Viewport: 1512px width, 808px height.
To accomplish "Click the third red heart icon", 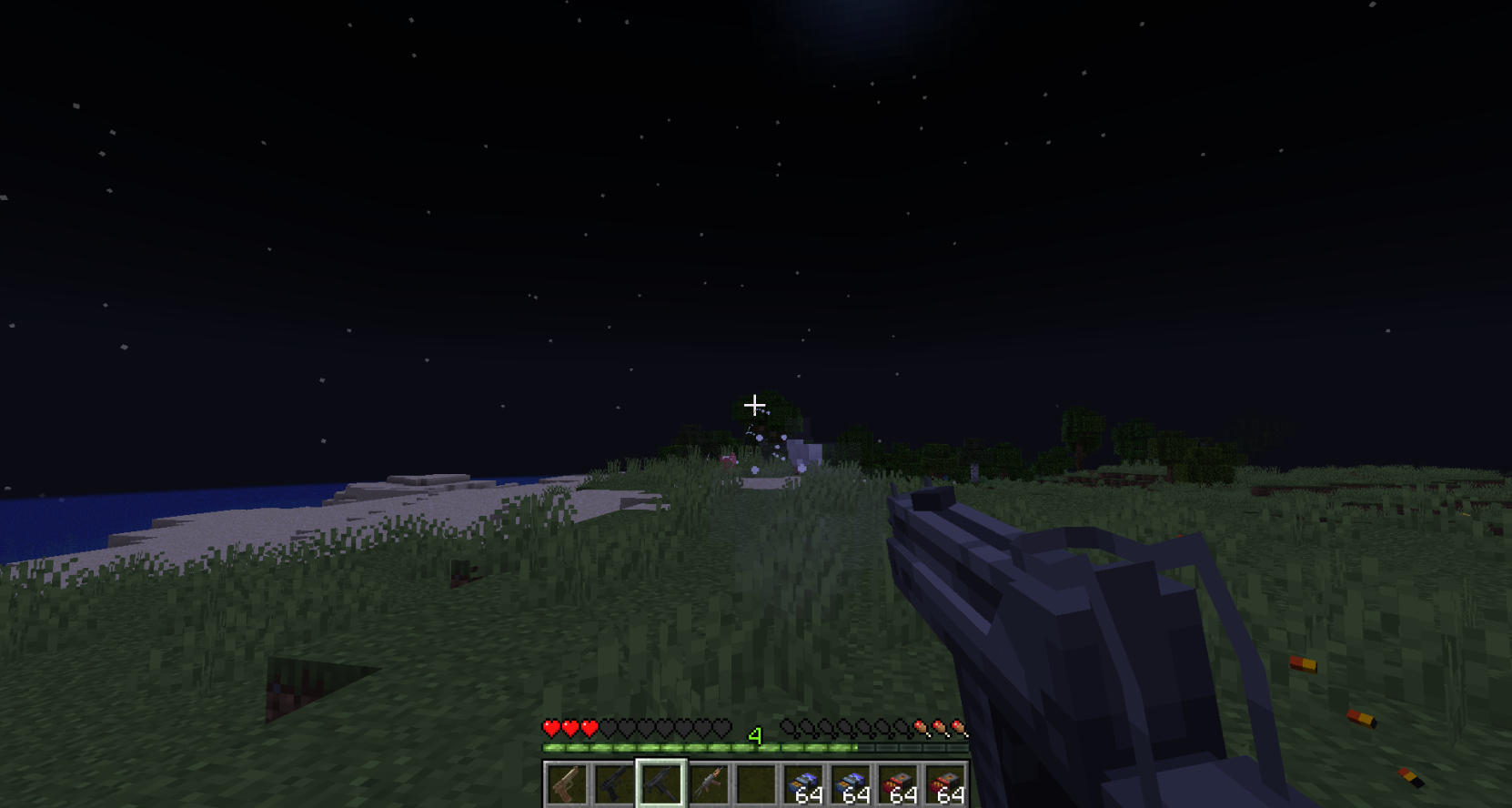I will pos(588,729).
